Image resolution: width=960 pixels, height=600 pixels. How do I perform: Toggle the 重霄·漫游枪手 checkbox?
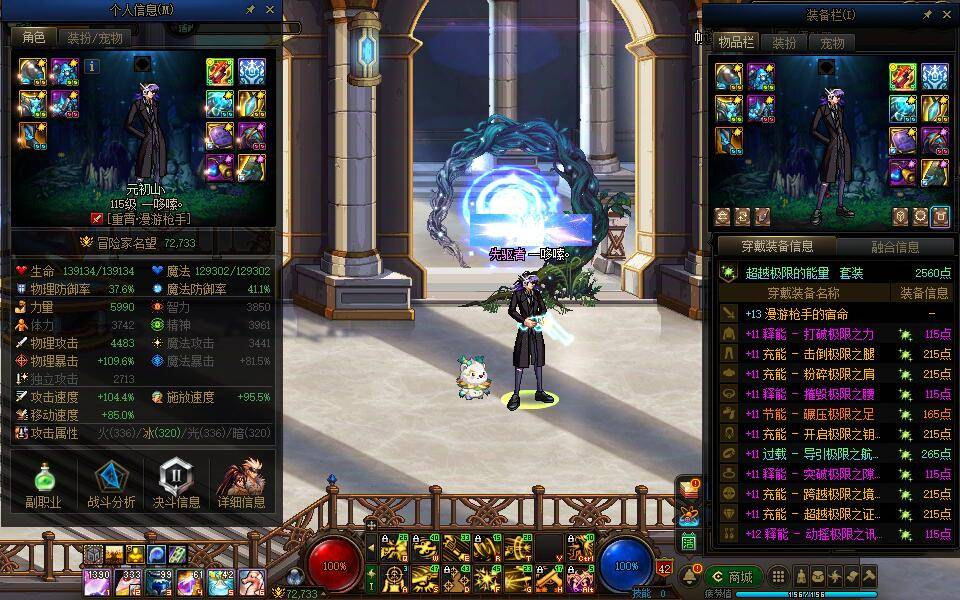click(x=97, y=218)
